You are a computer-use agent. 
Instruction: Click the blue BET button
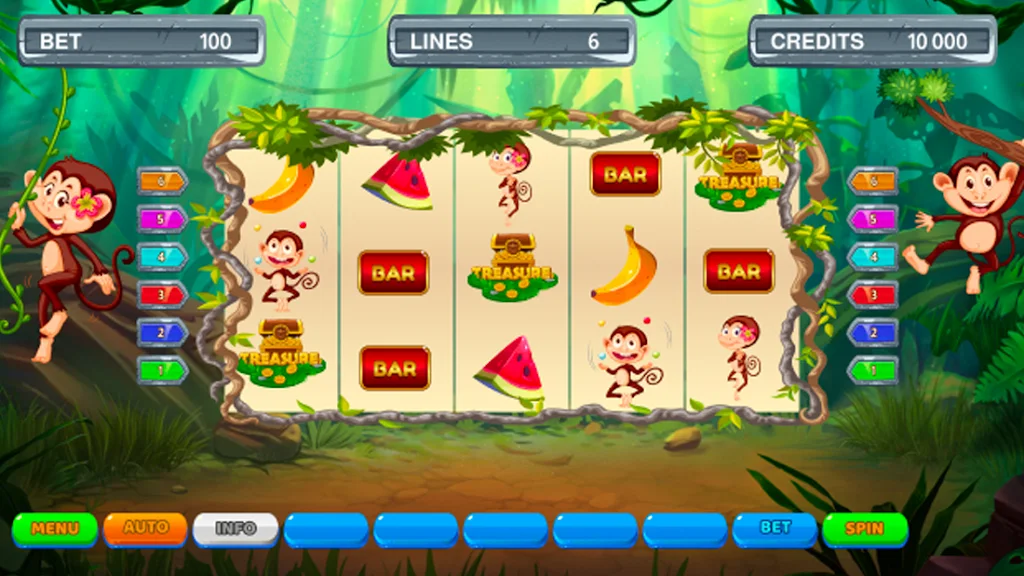coord(775,528)
